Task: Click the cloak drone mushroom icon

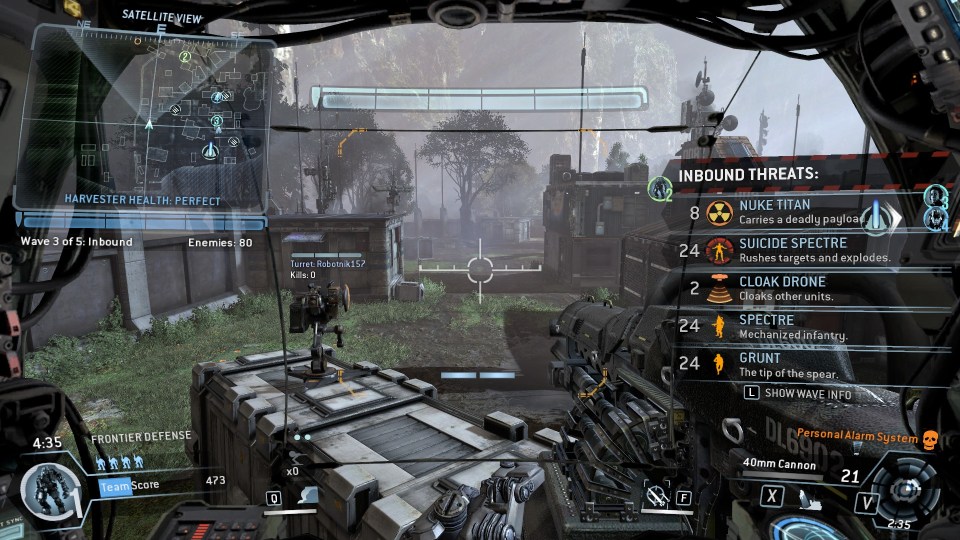Action: point(717,288)
